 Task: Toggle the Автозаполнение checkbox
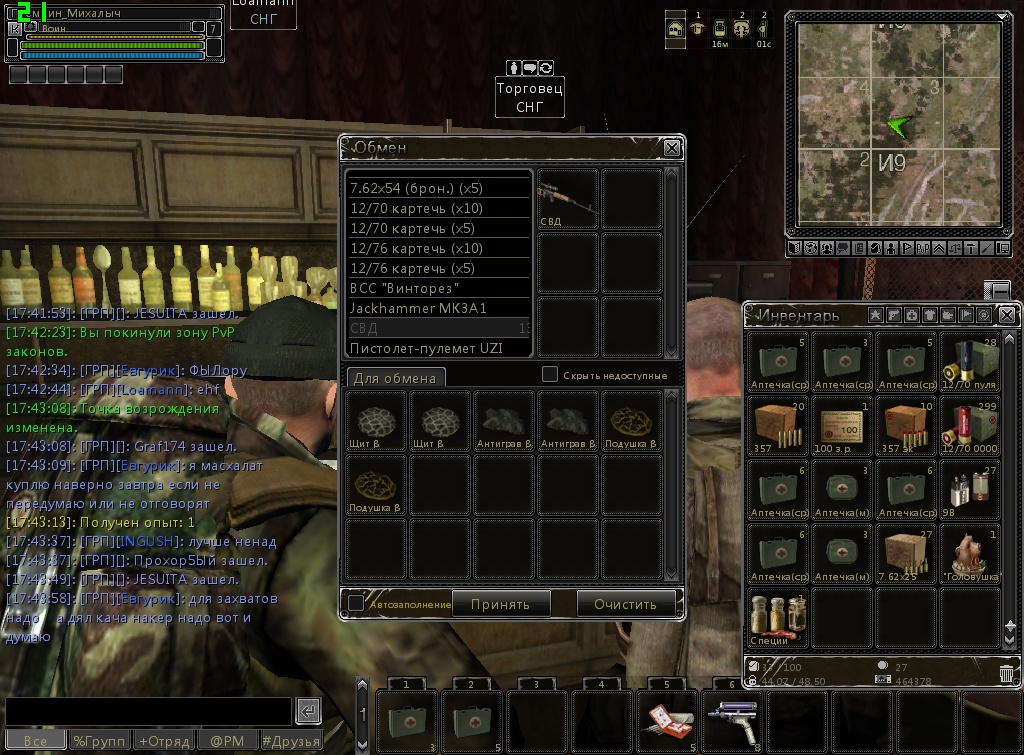[356, 603]
